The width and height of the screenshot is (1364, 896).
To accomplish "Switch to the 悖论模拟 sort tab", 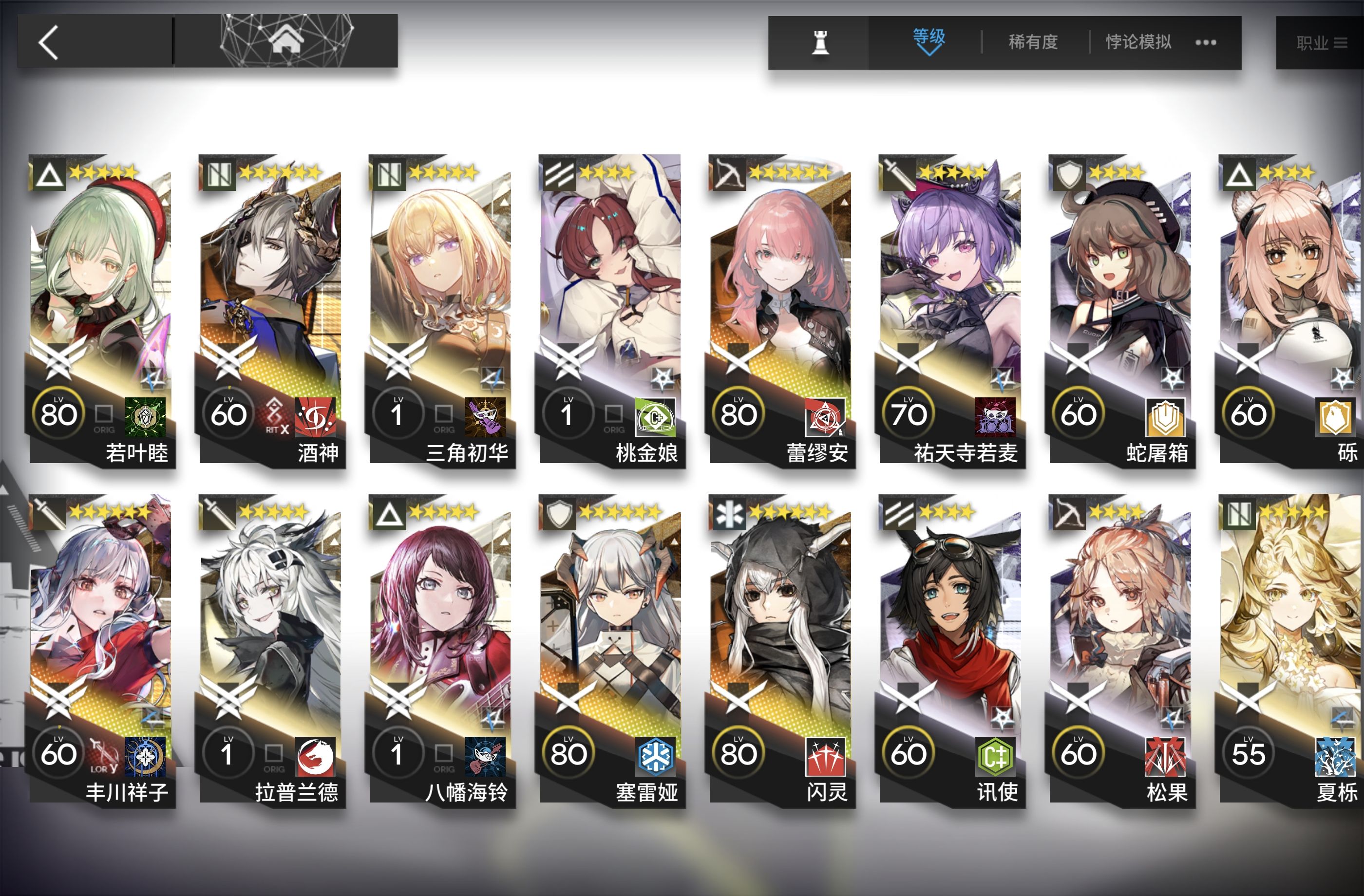I will 1137,42.
